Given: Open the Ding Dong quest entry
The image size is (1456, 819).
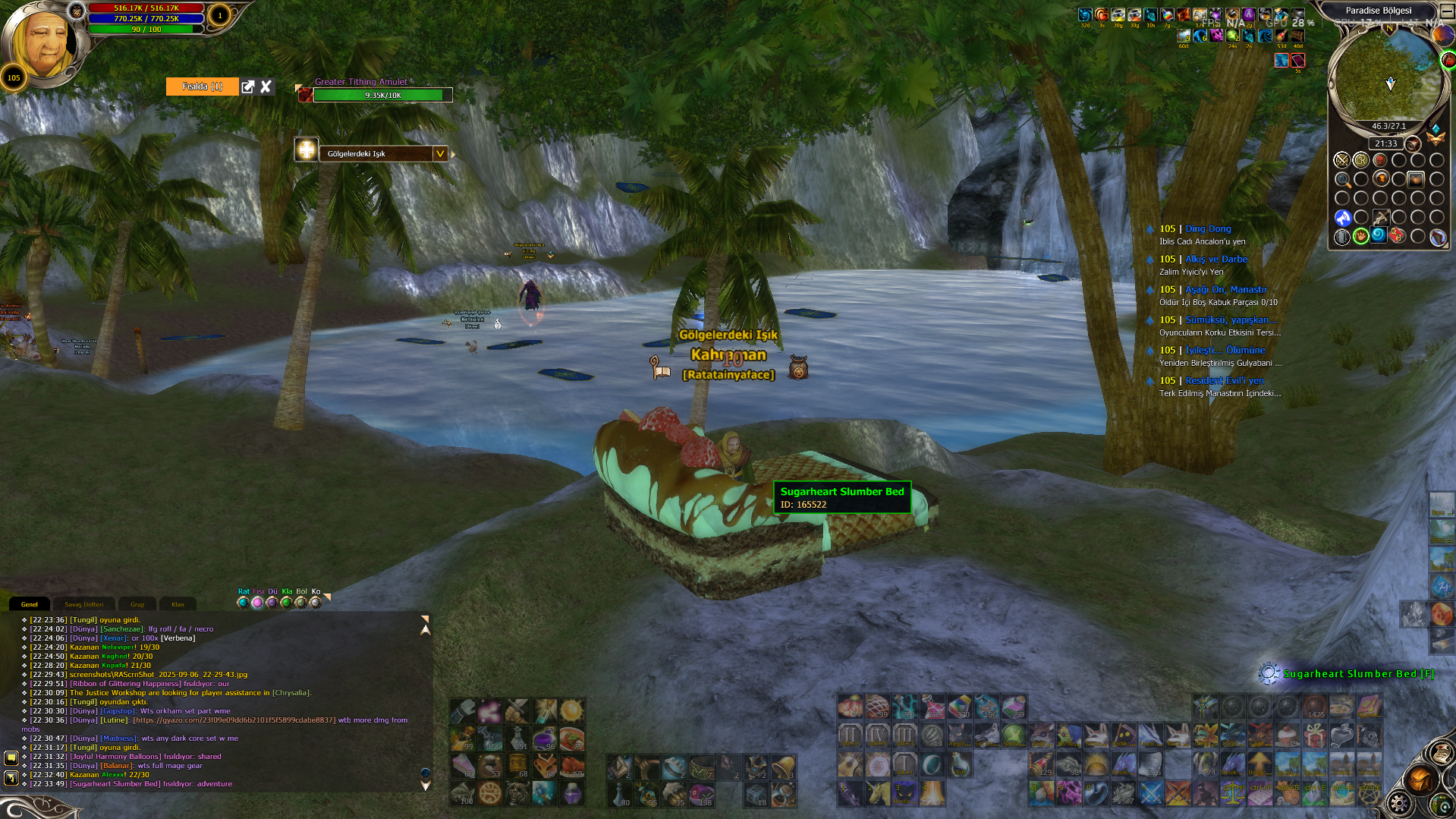Looking at the screenshot, I should click(x=1208, y=228).
